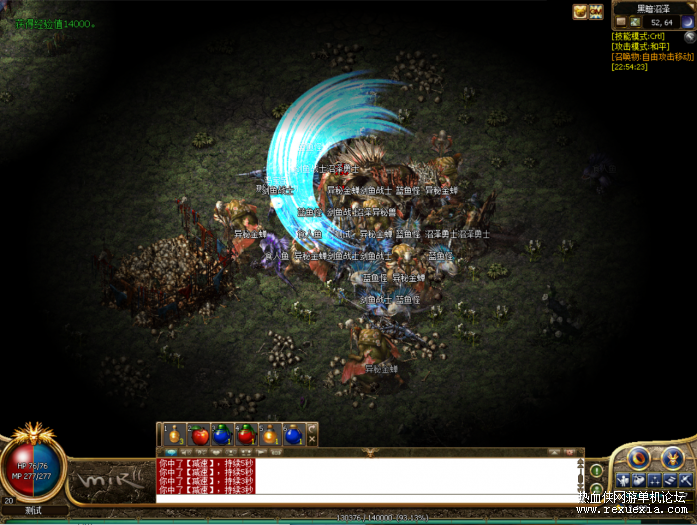
Task: Use the blue potion in belt slot 3
Action: pos(222,435)
